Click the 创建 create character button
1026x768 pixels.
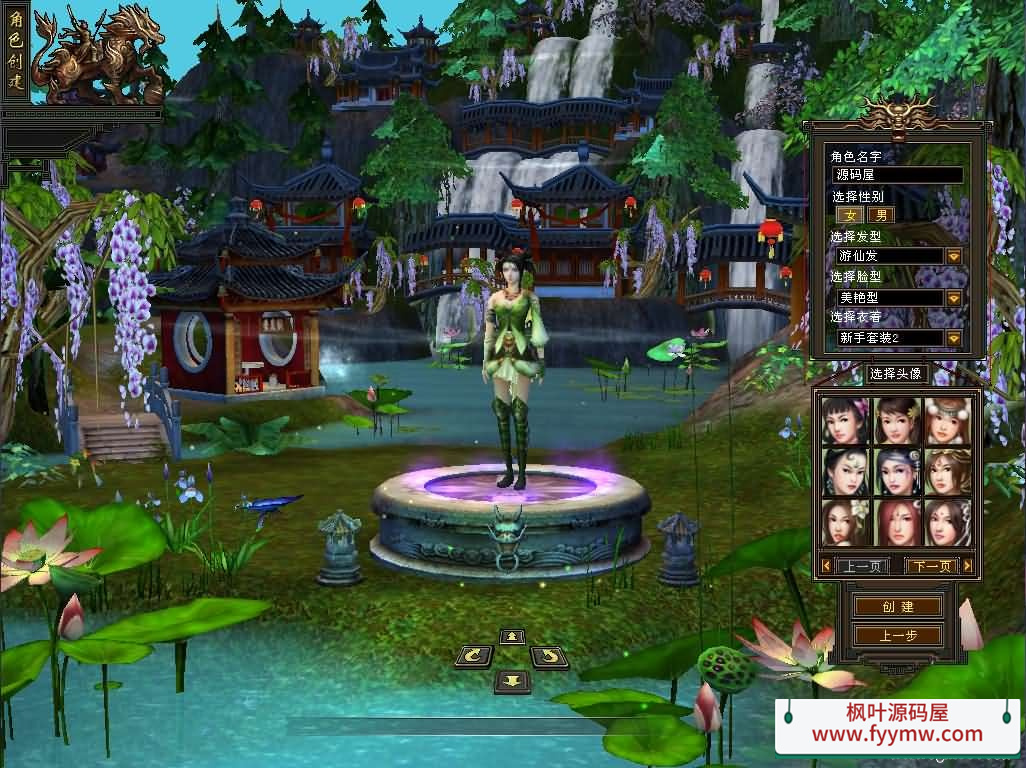897,607
